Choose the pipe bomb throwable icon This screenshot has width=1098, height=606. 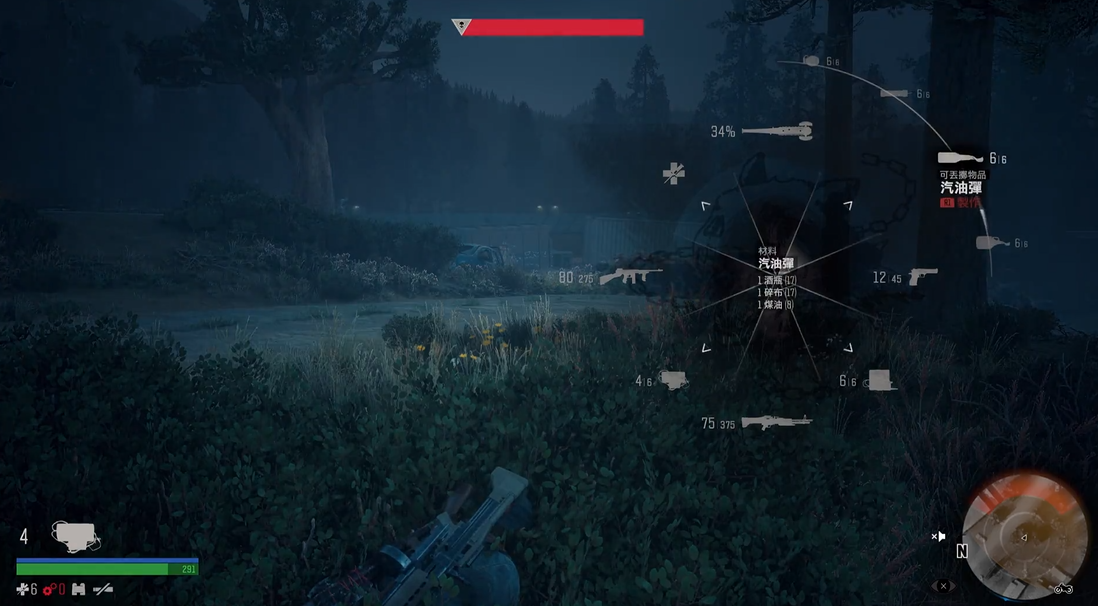[x=894, y=94]
